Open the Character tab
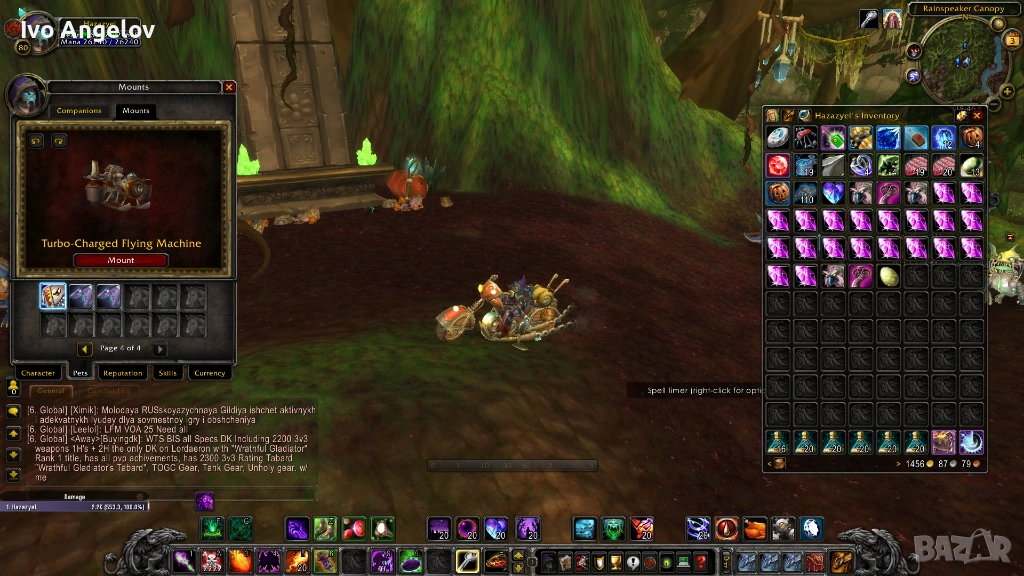 [38, 373]
